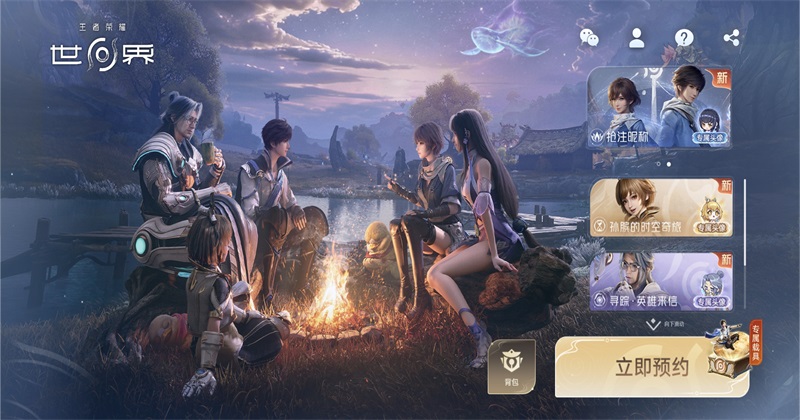Open the 背包 backpack

tap(511, 367)
